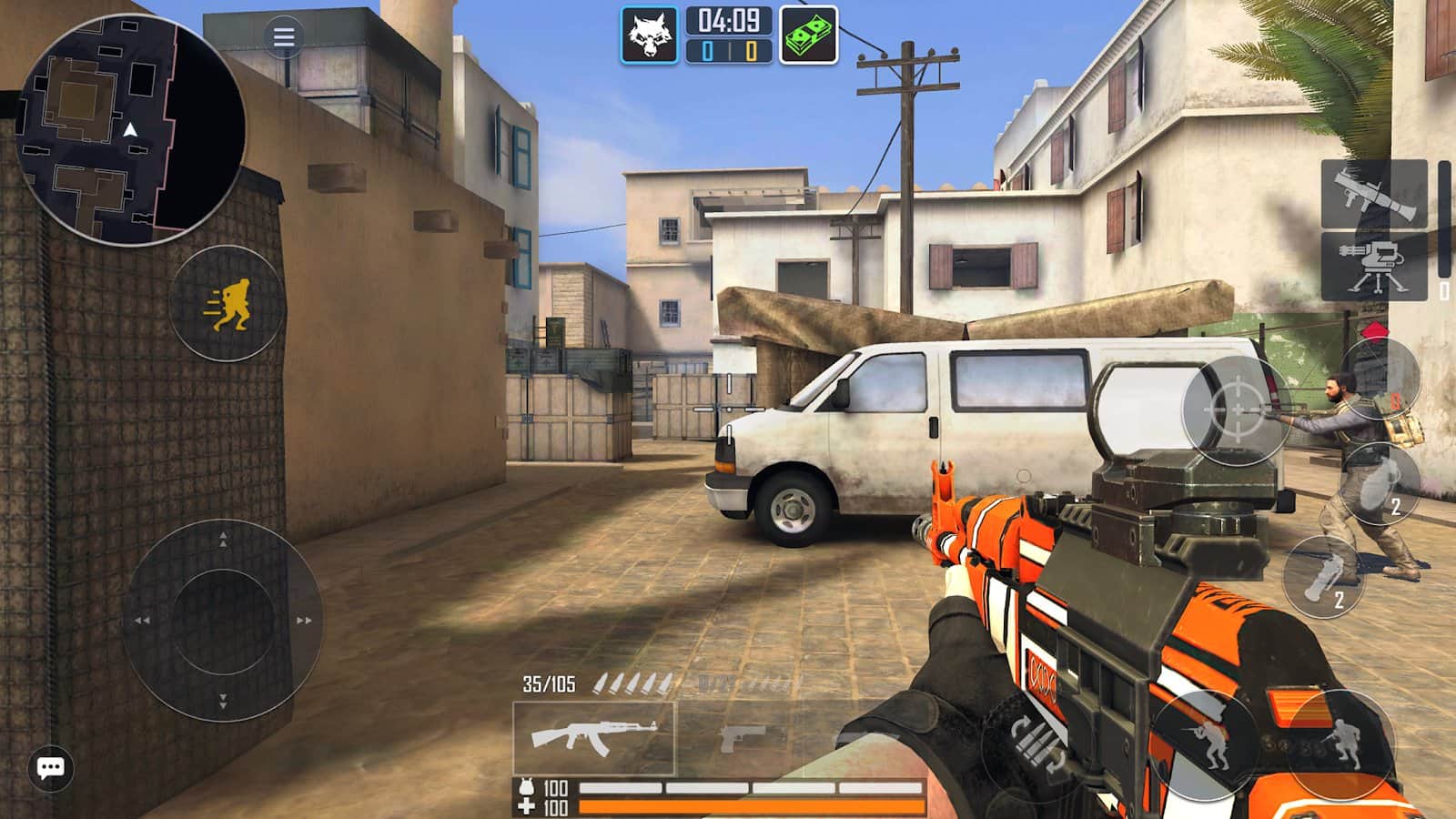The height and width of the screenshot is (819, 1456).
Task: Deploy the sentry turret icon
Action: 1374,268
